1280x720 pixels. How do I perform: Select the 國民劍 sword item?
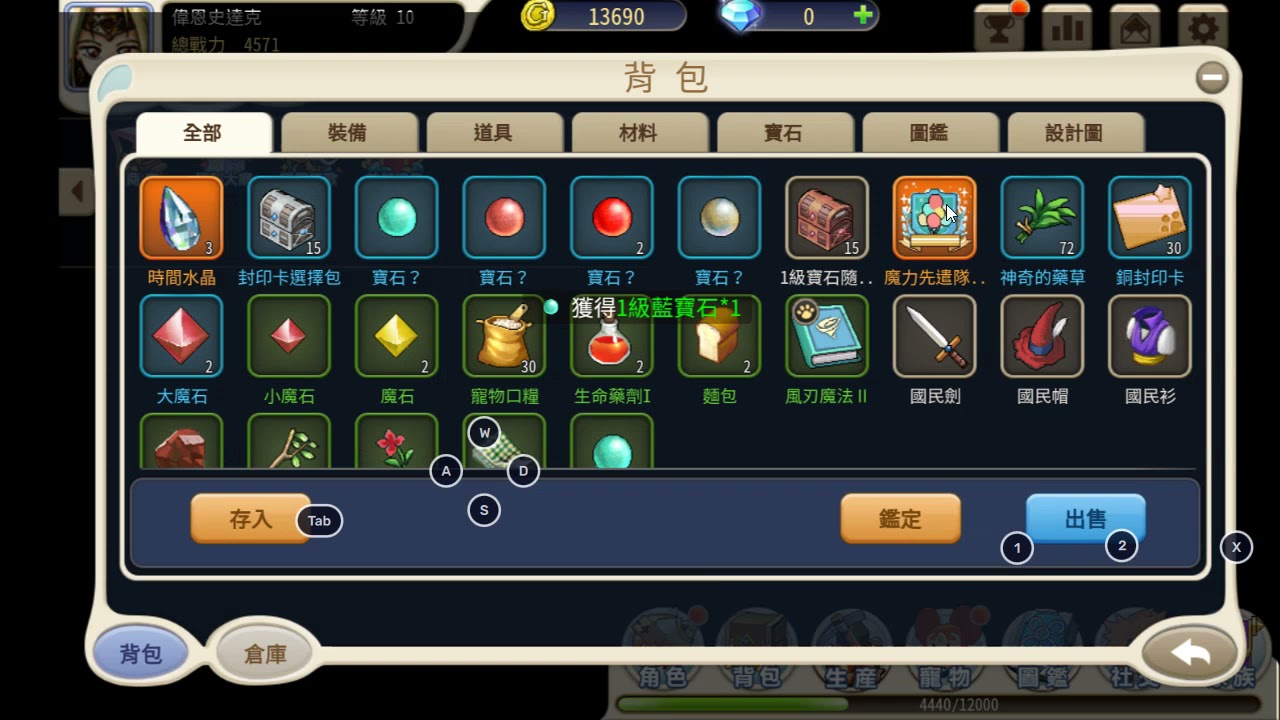click(x=934, y=336)
